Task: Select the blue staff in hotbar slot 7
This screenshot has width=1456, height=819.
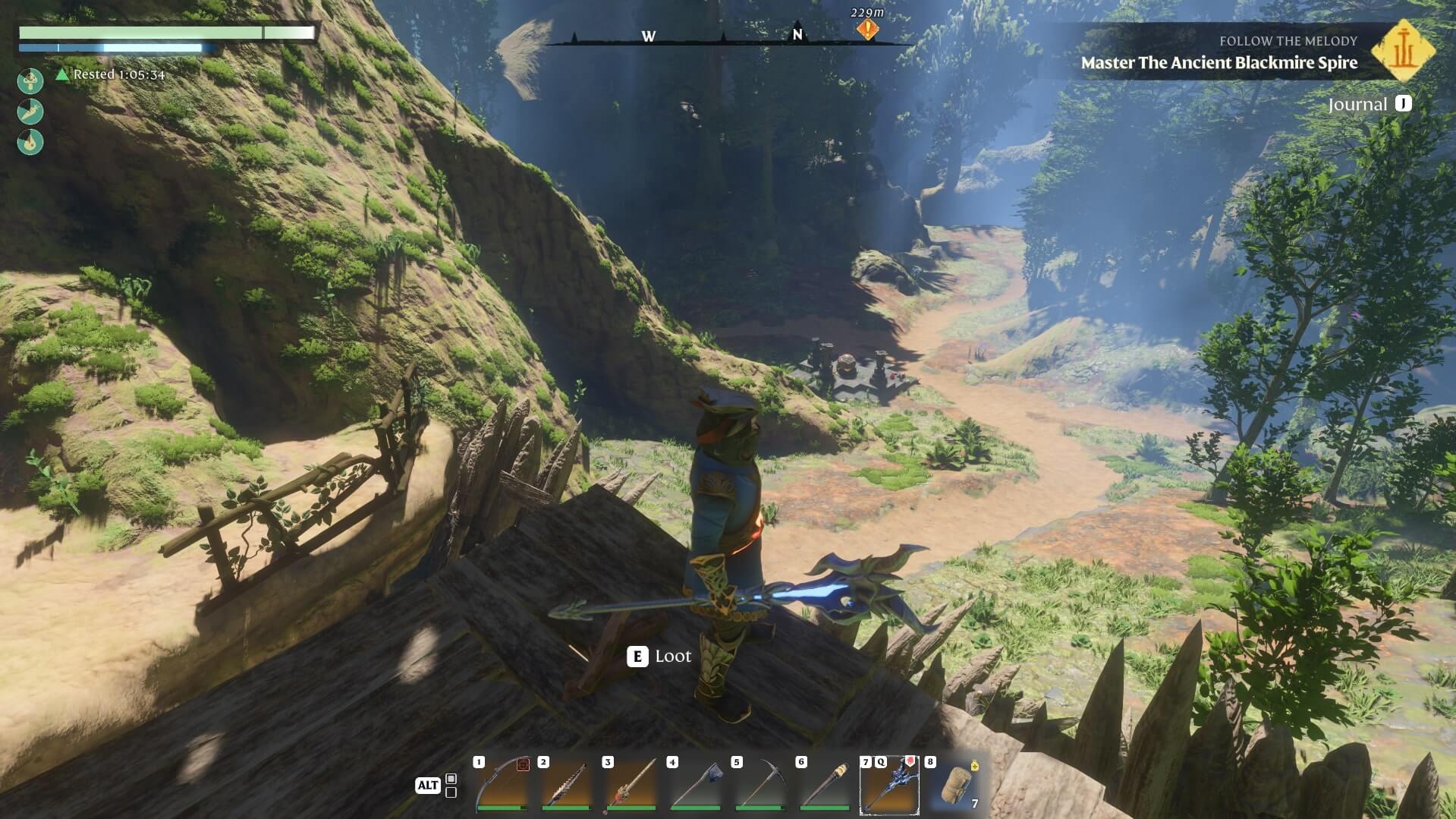Action: 889,785
